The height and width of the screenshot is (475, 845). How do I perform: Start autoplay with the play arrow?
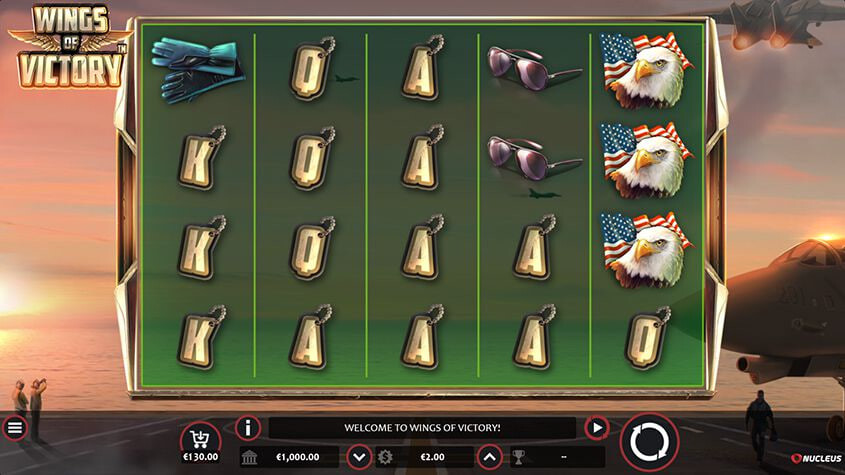(597, 428)
